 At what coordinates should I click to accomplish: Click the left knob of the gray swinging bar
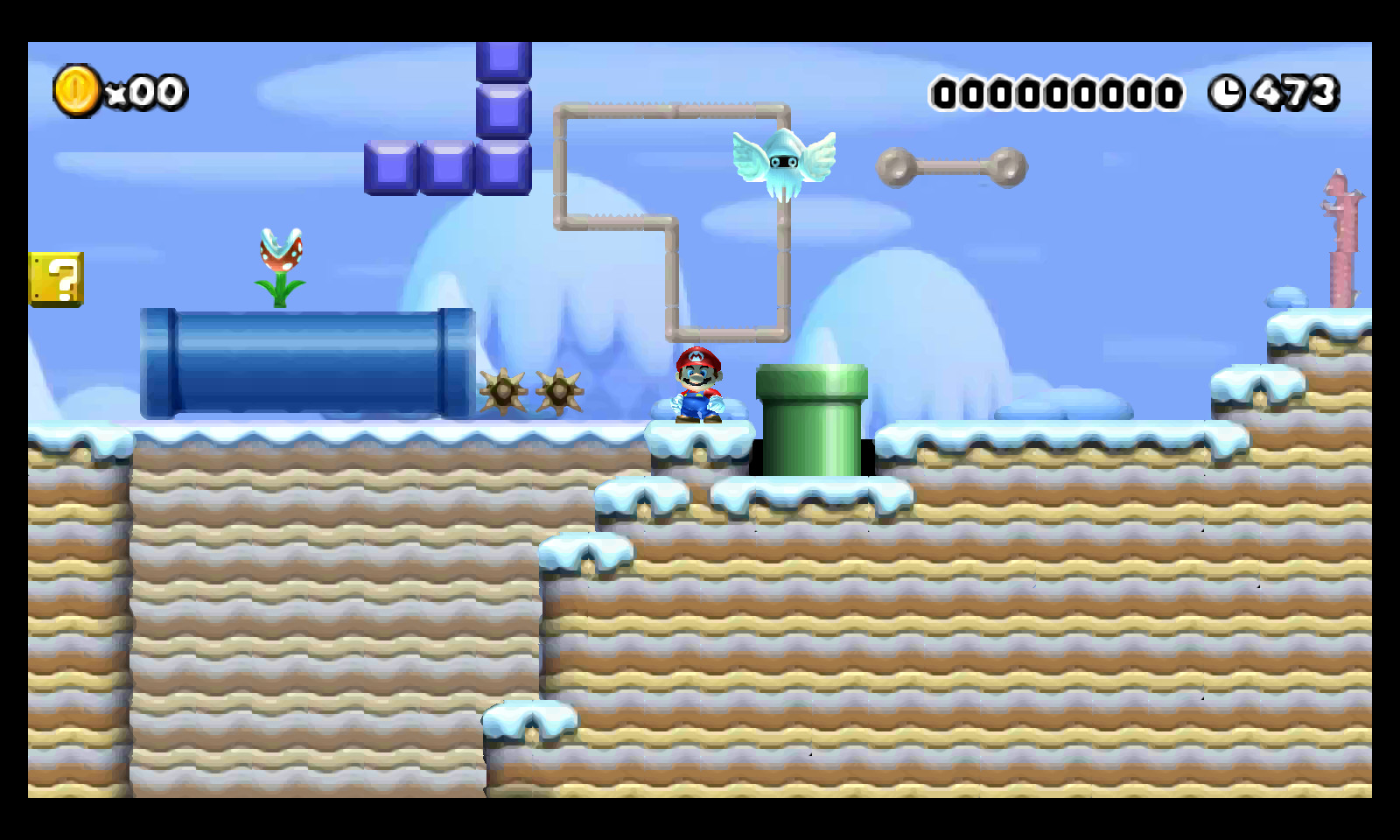click(x=893, y=164)
